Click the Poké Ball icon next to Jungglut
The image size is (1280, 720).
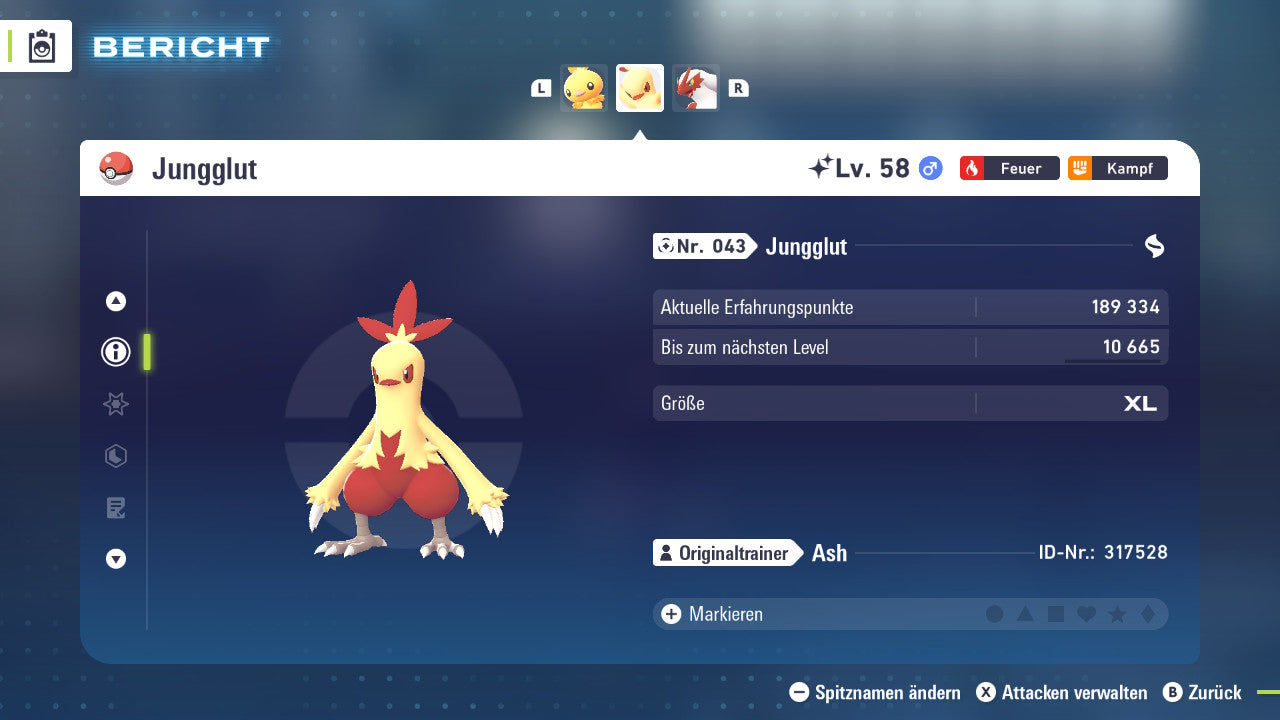click(x=116, y=168)
